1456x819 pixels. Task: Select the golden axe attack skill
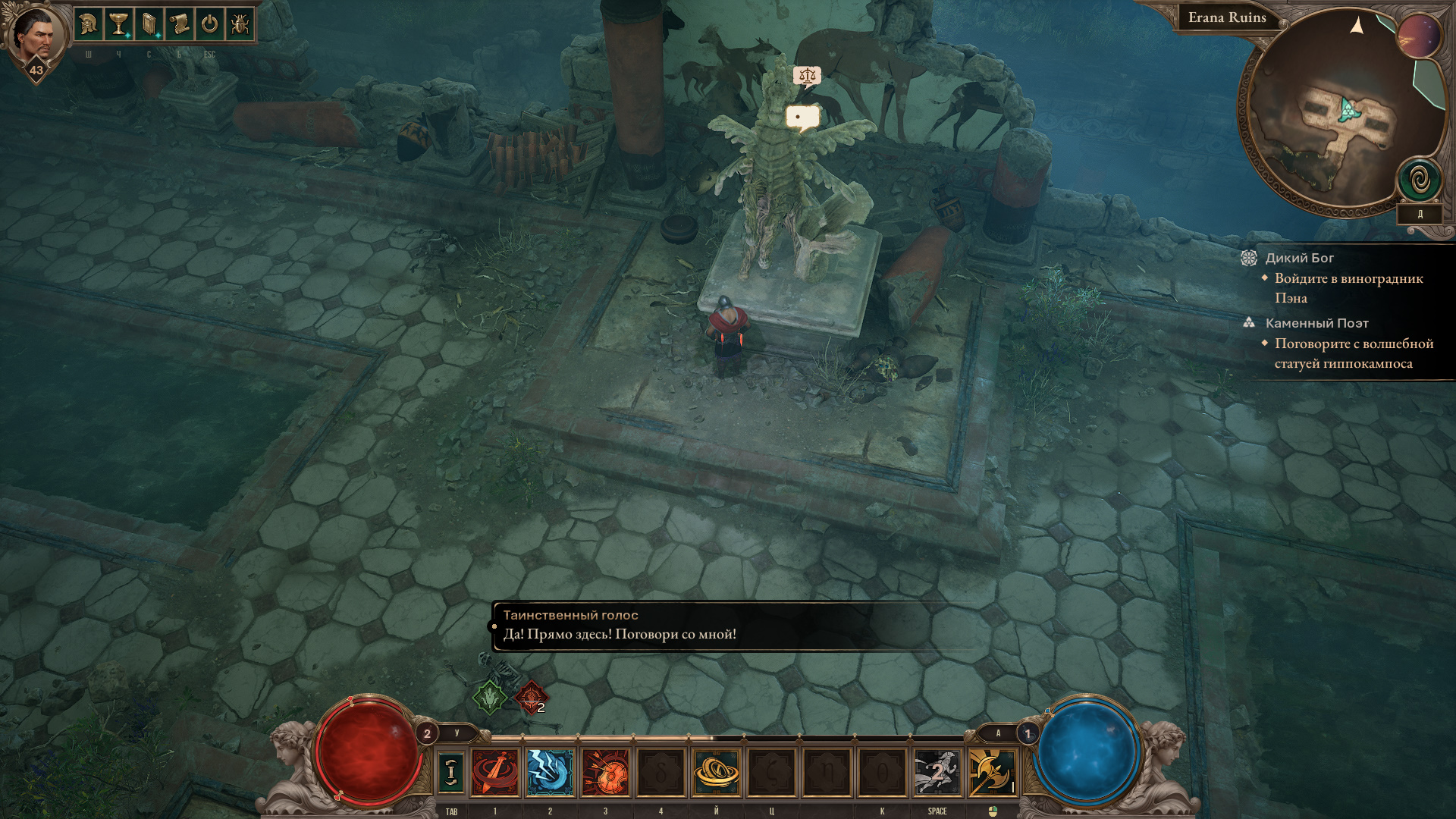(992, 773)
